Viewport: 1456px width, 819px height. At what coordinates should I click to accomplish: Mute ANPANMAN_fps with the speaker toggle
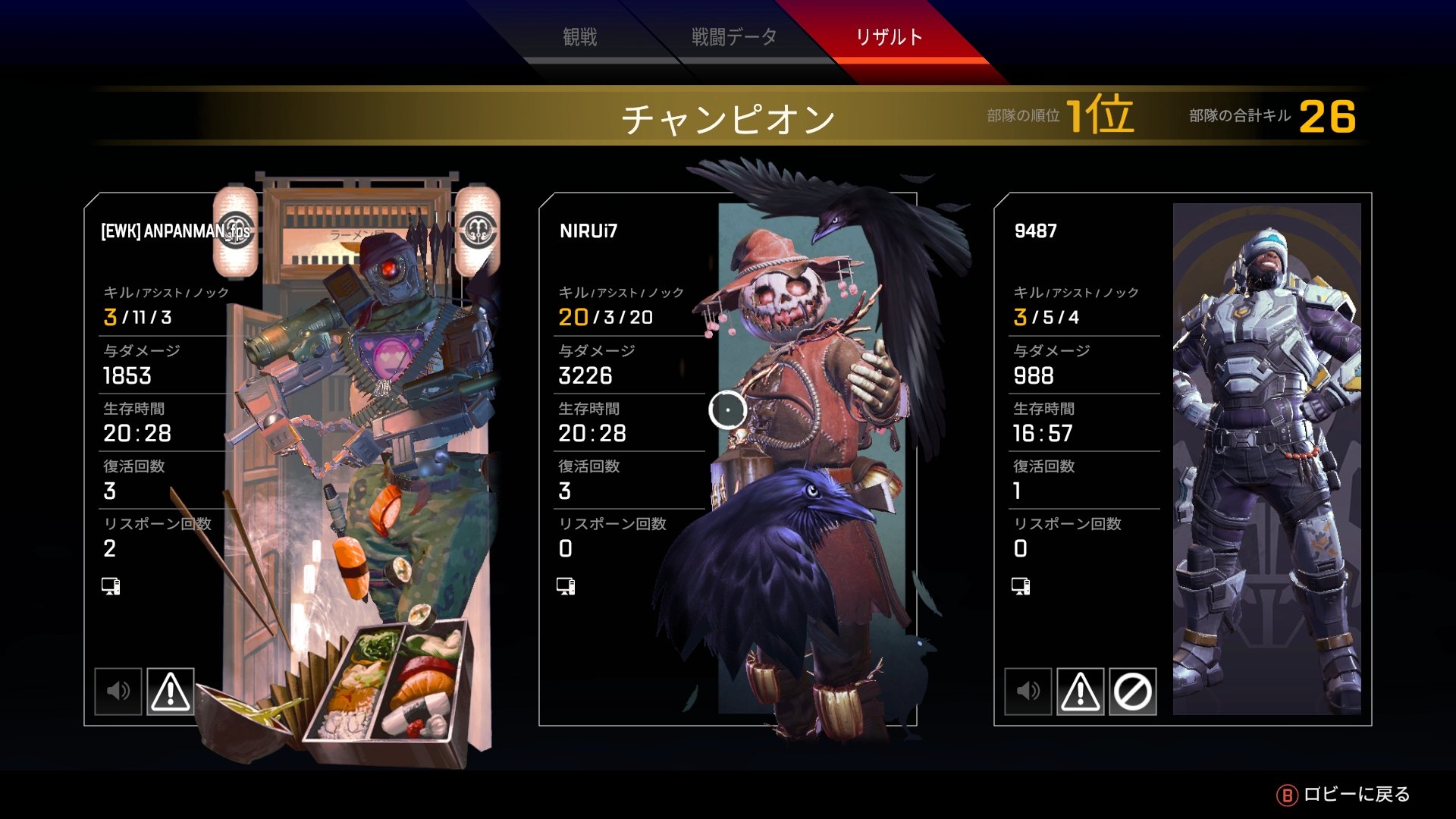118,691
